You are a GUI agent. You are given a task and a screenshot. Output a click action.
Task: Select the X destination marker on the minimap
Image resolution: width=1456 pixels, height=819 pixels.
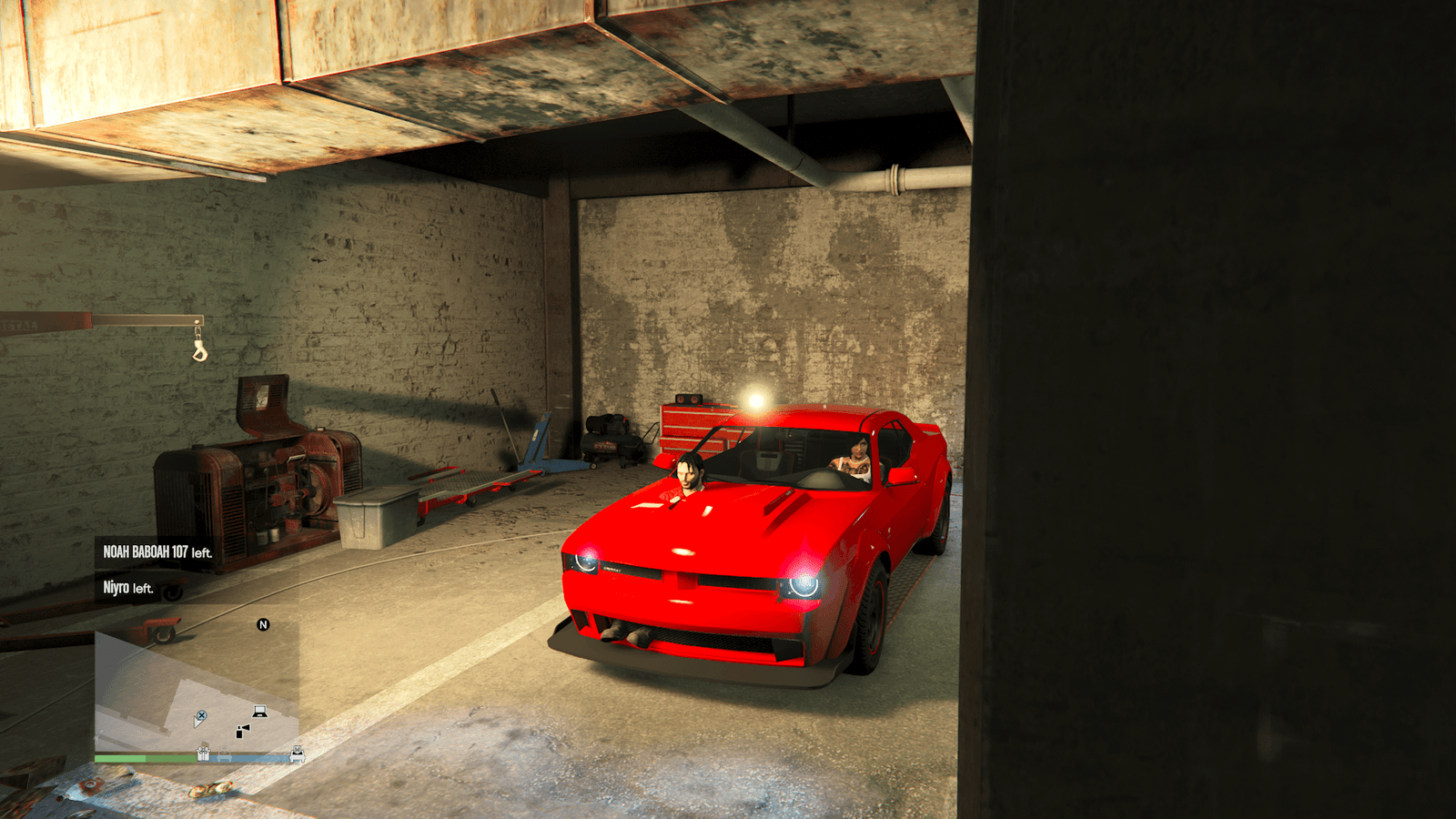[x=202, y=715]
